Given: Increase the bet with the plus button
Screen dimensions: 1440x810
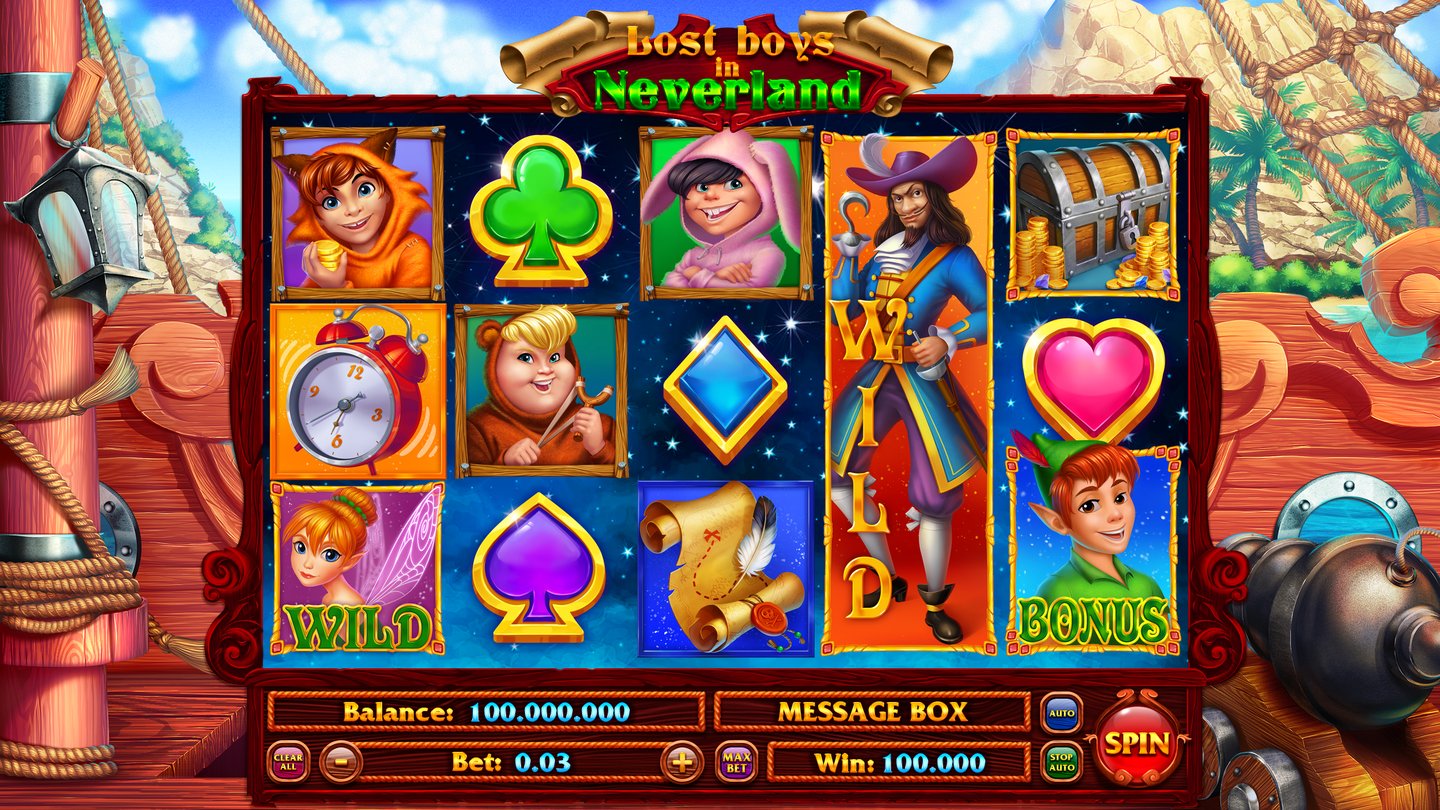Looking at the screenshot, I should [x=682, y=763].
